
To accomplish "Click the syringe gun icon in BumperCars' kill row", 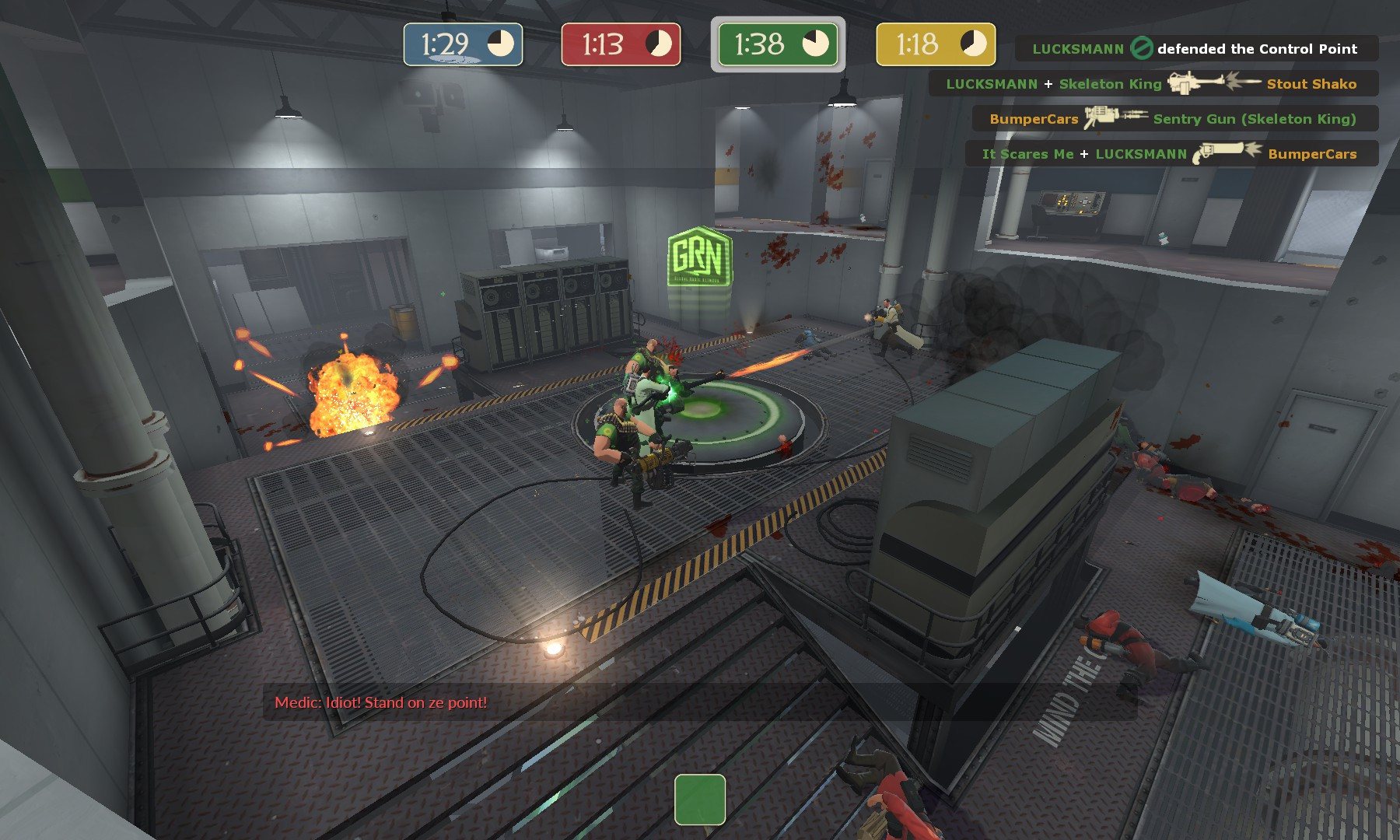I will coord(1114,118).
